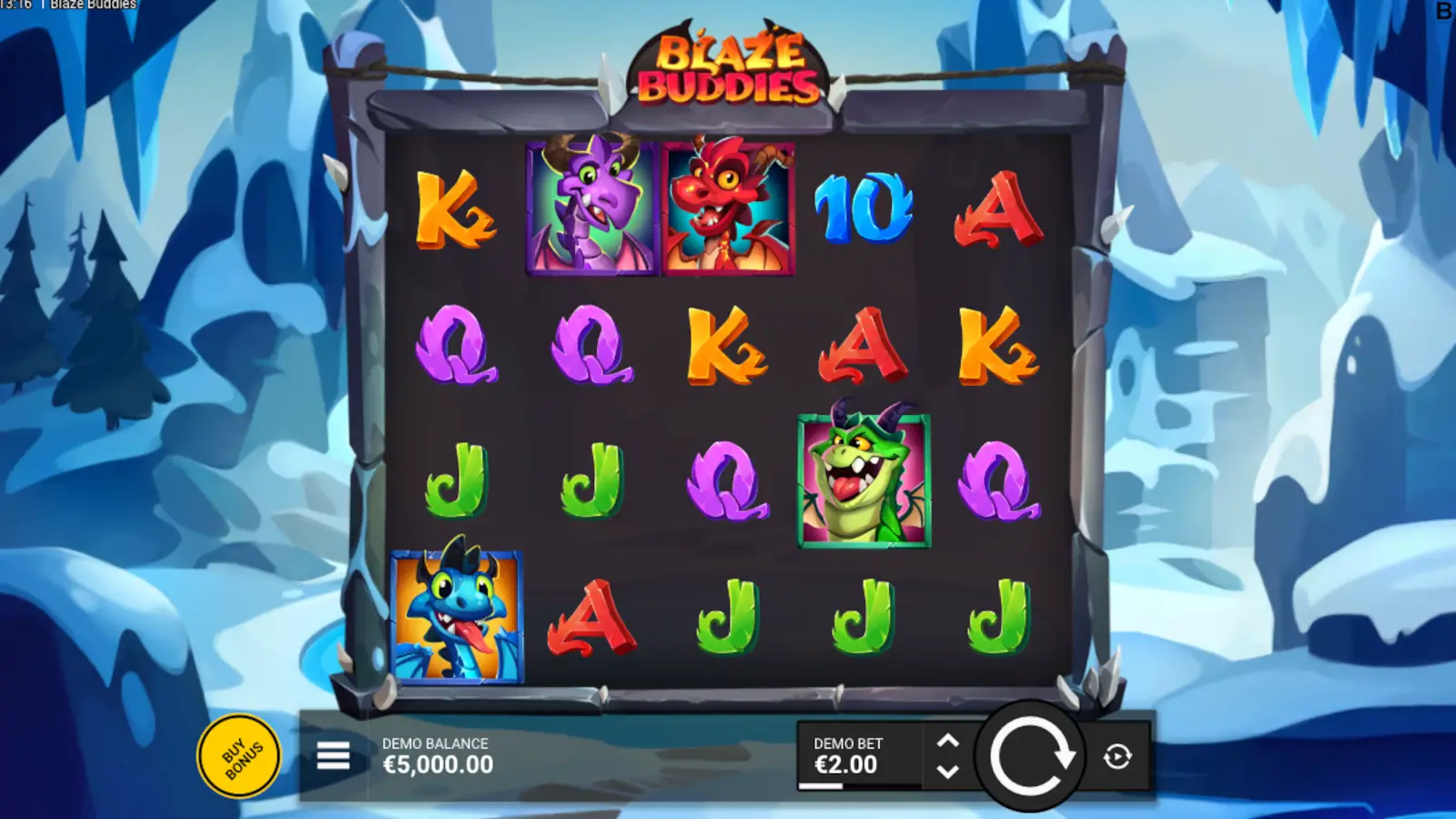Click the green dragon symbol on reel four
The height and width of the screenshot is (819, 1456).
click(863, 480)
